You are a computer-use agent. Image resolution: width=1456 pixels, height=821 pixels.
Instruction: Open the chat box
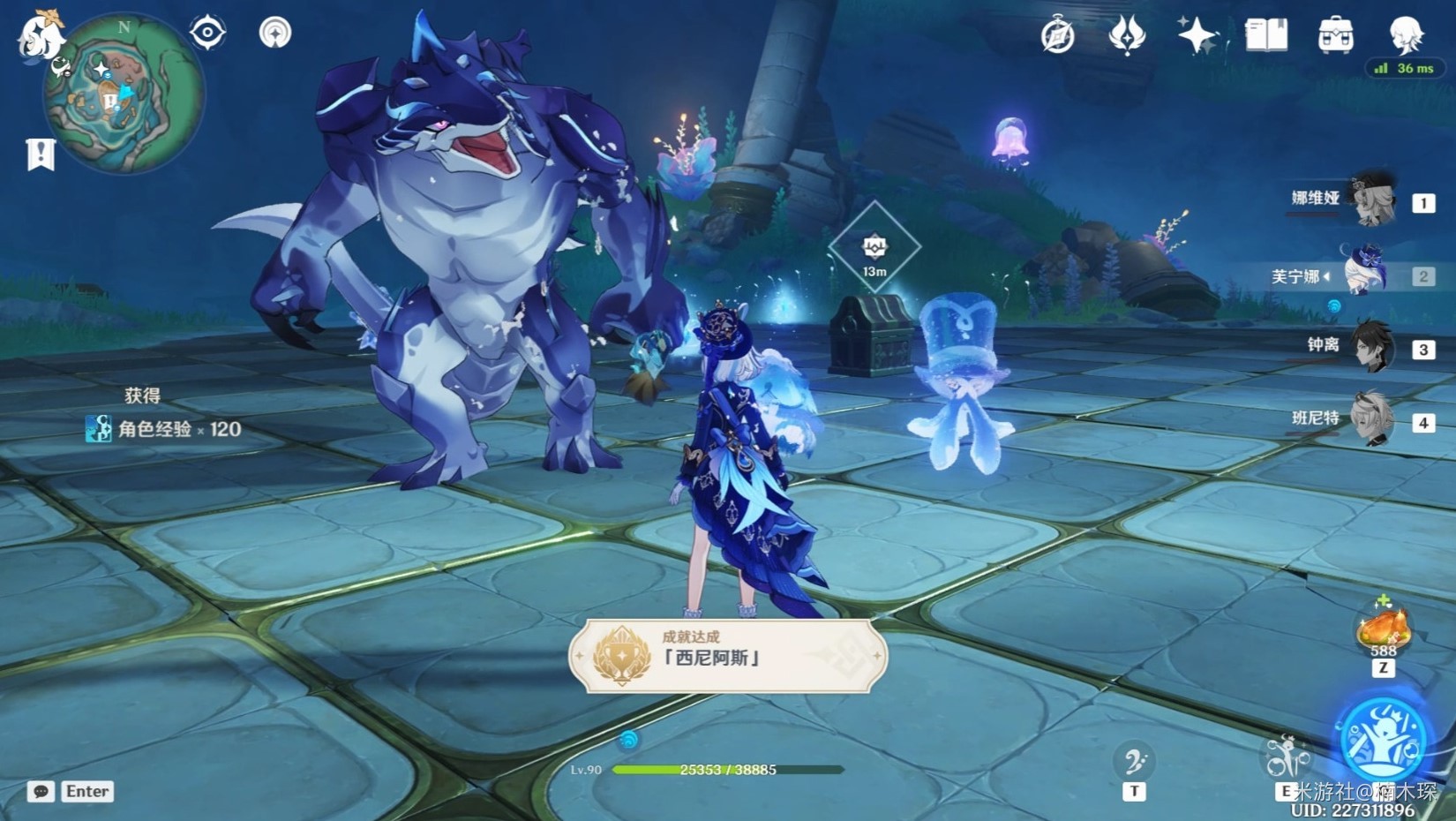pos(41,791)
